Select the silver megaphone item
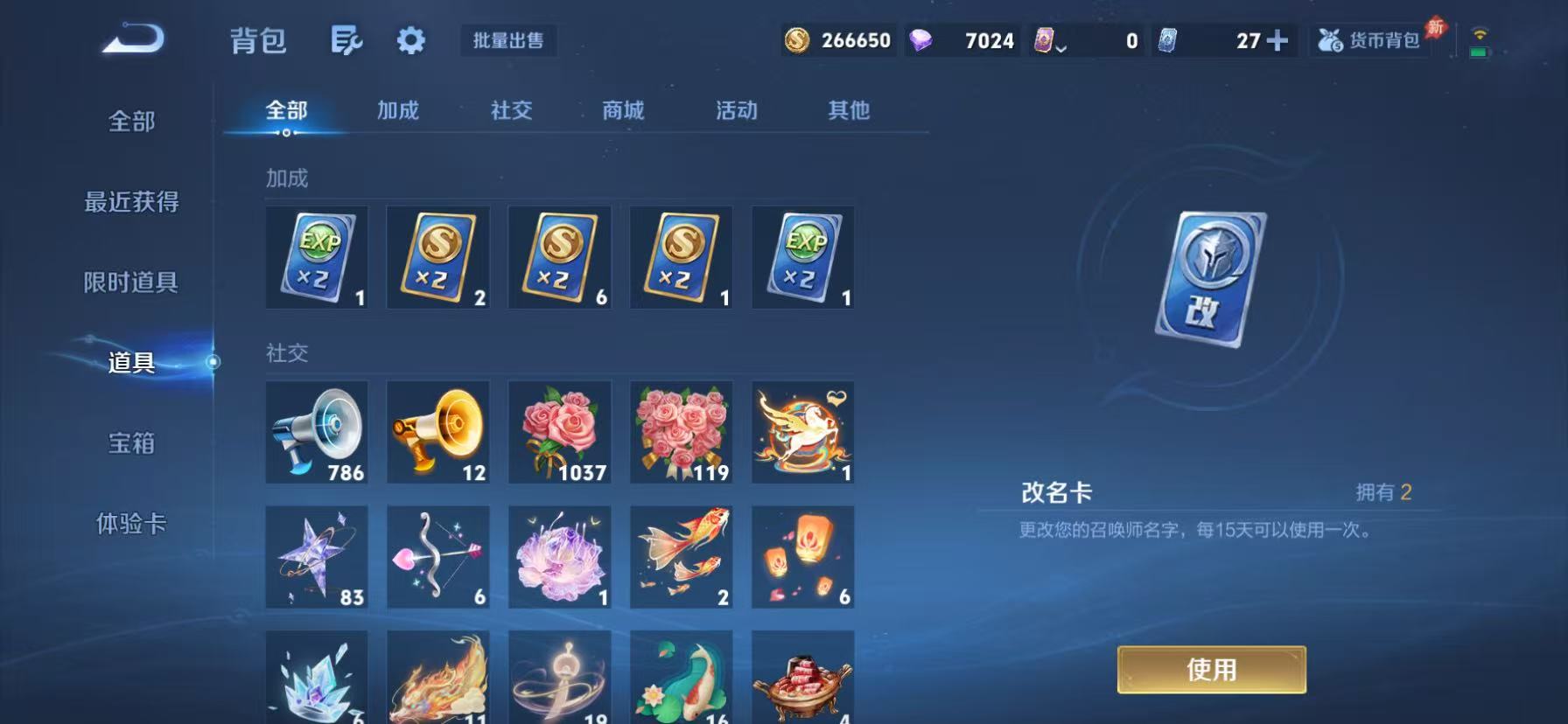The height and width of the screenshot is (724, 1568). point(317,432)
